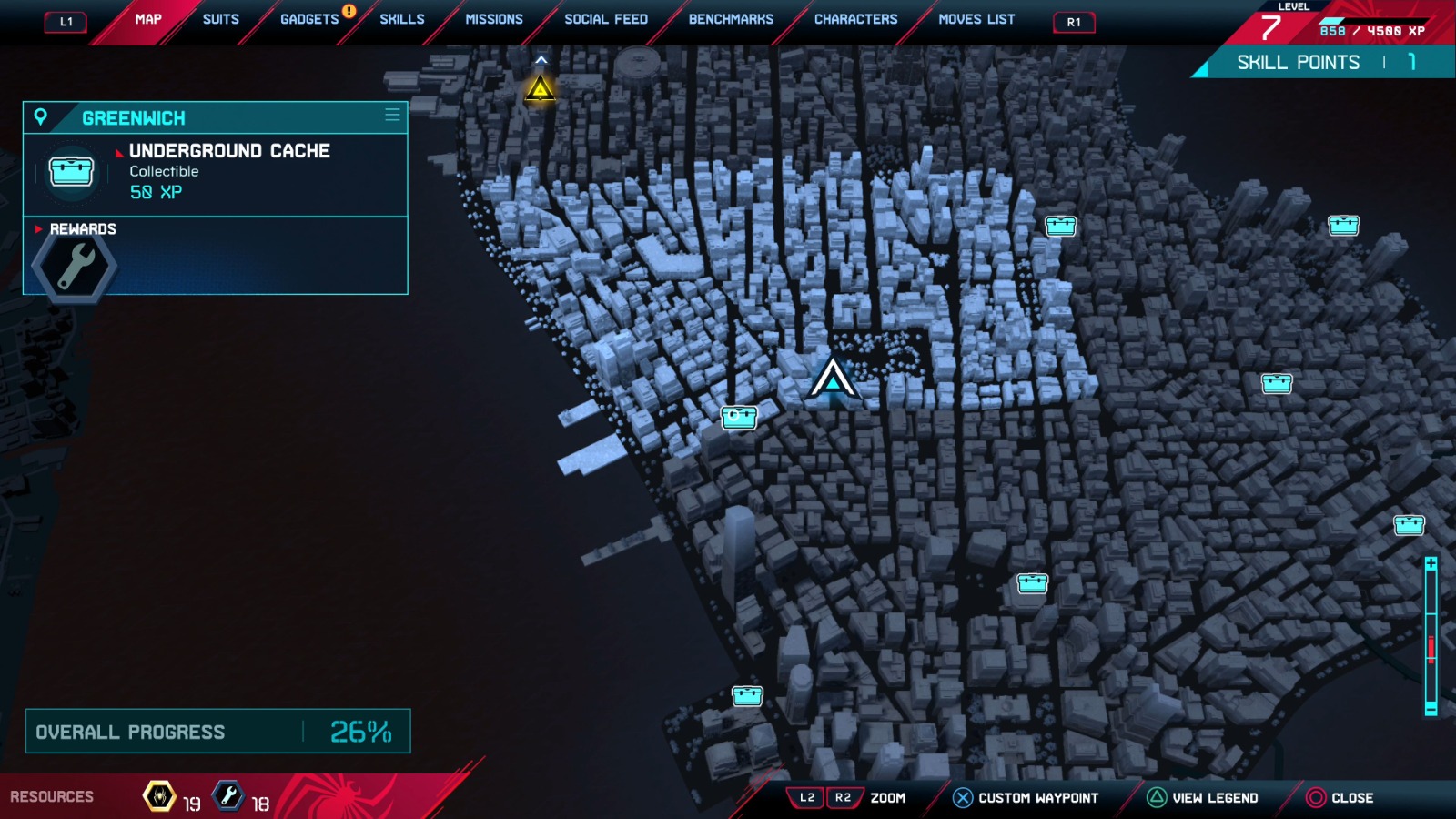Open the Gadgets tab
This screenshot has height=819, width=1456.
coord(309,19)
